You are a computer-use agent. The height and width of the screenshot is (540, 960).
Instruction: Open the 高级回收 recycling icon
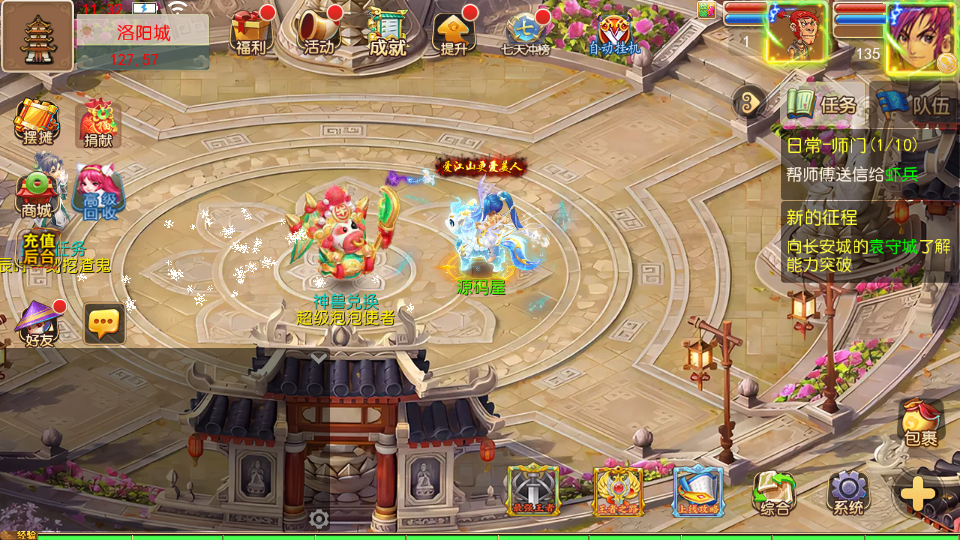tap(98, 193)
